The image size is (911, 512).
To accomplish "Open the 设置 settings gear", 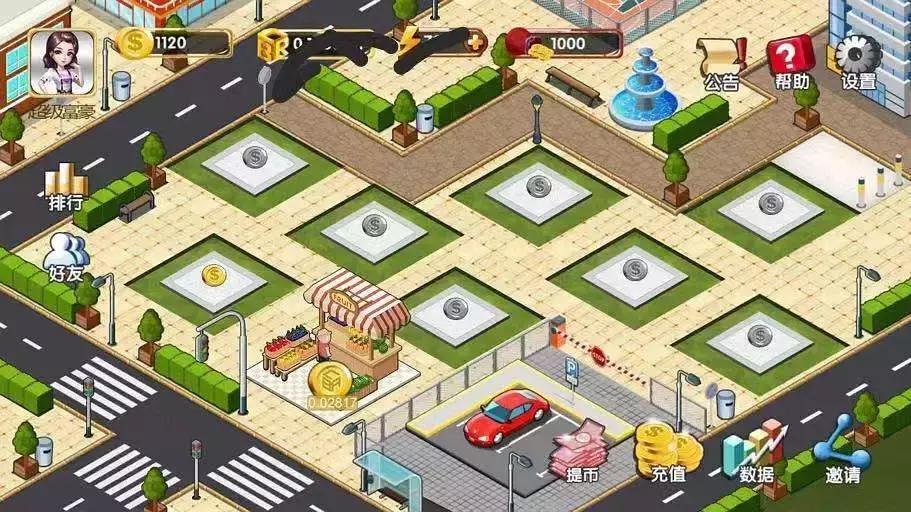I will (x=858, y=60).
